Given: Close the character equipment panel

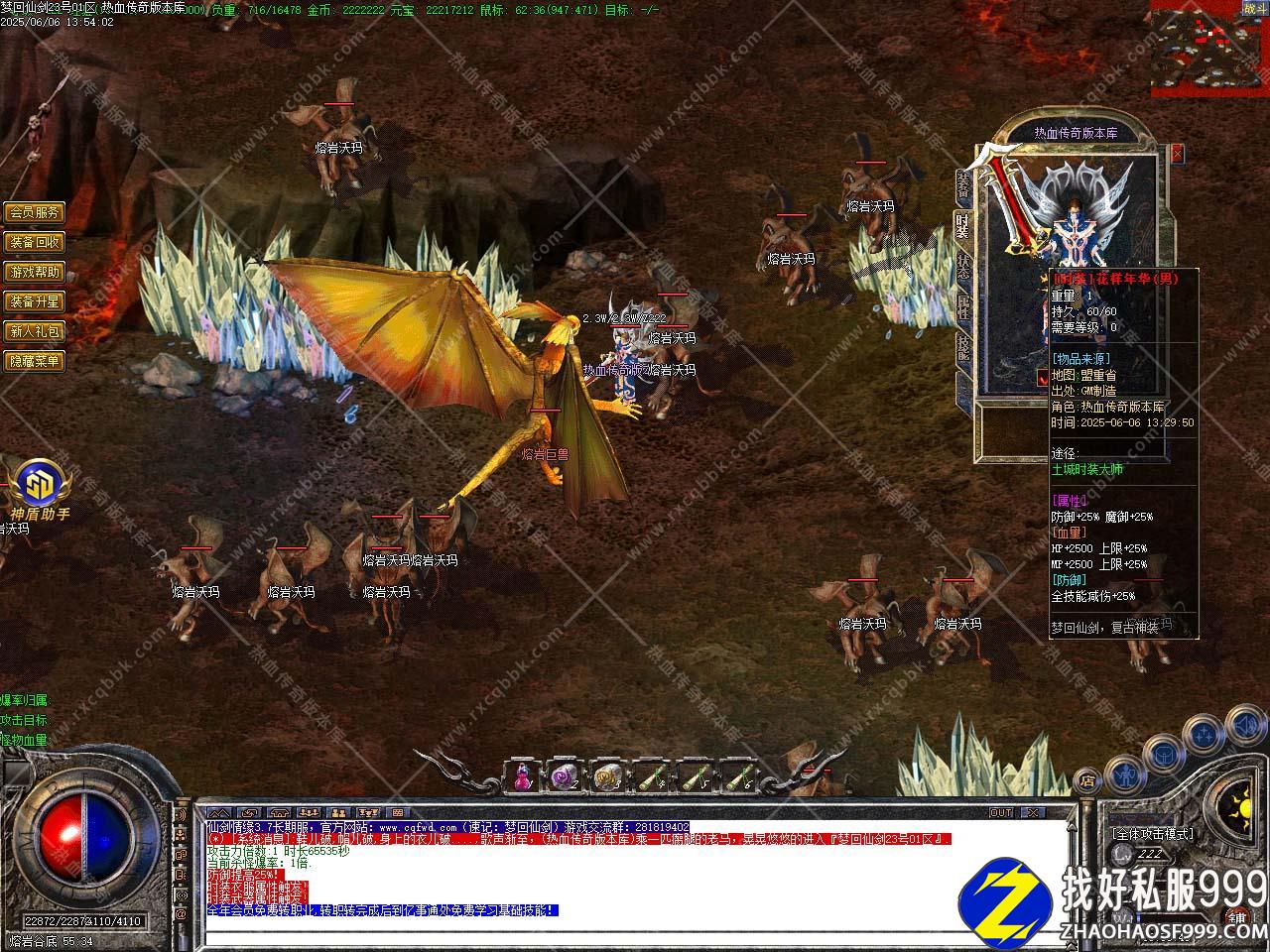Looking at the screenshot, I should click(1177, 154).
